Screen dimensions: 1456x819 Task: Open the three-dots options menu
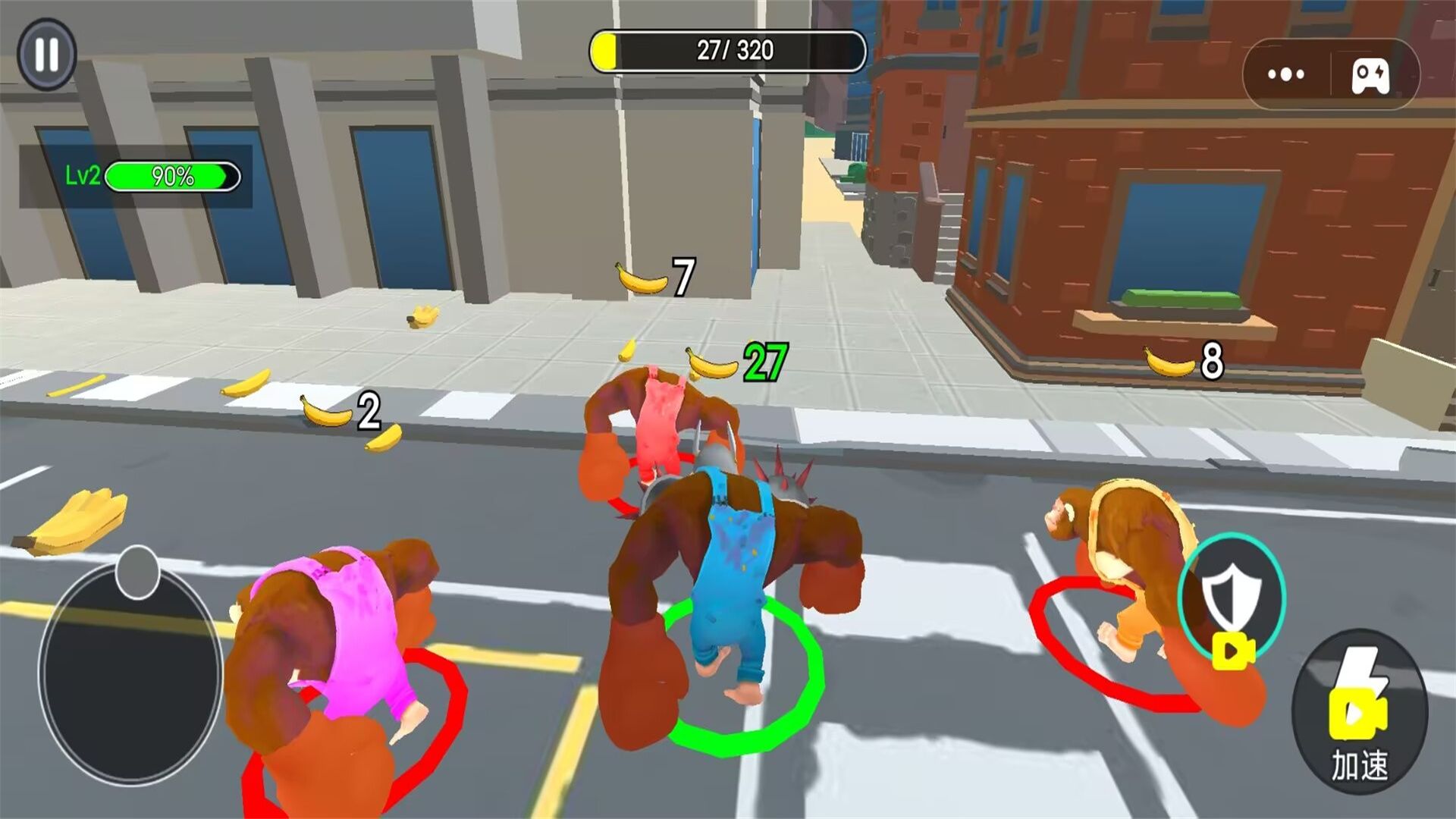coord(1286,74)
